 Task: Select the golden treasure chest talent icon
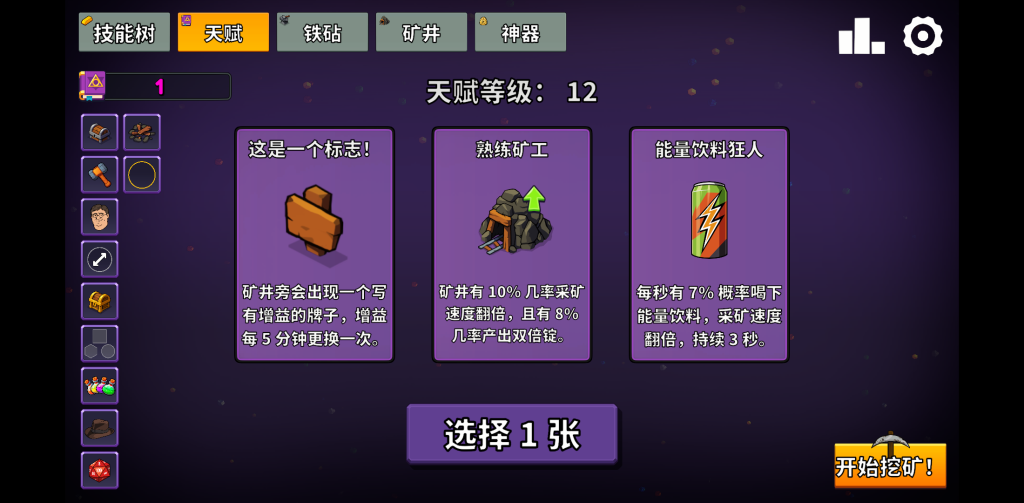click(100, 301)
